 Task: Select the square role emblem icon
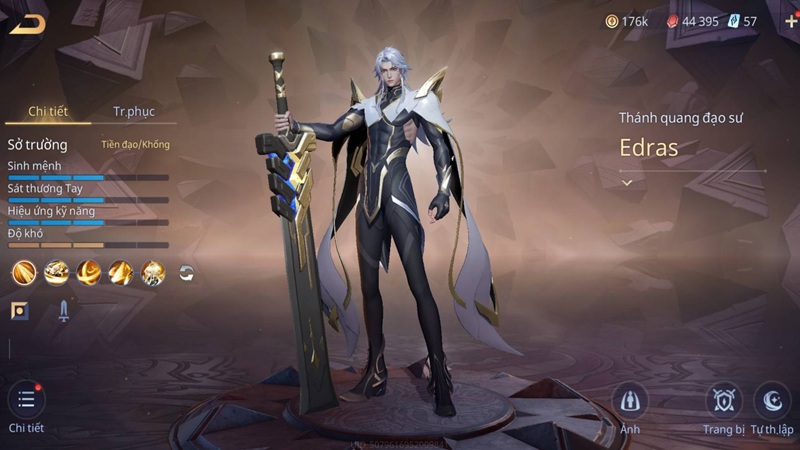click(x=20, y=310)
